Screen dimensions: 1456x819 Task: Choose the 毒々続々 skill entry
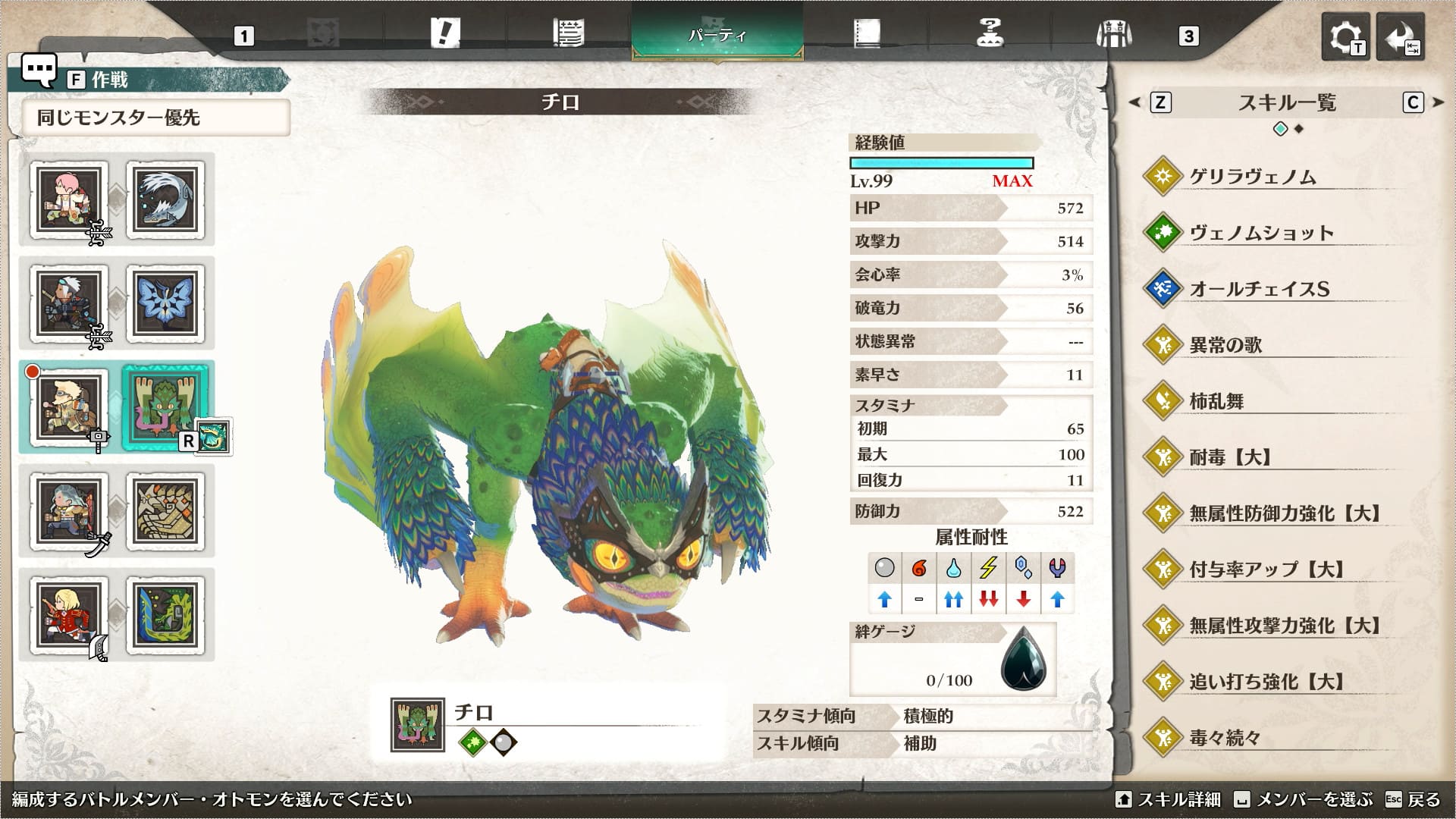click(1225, 738)
